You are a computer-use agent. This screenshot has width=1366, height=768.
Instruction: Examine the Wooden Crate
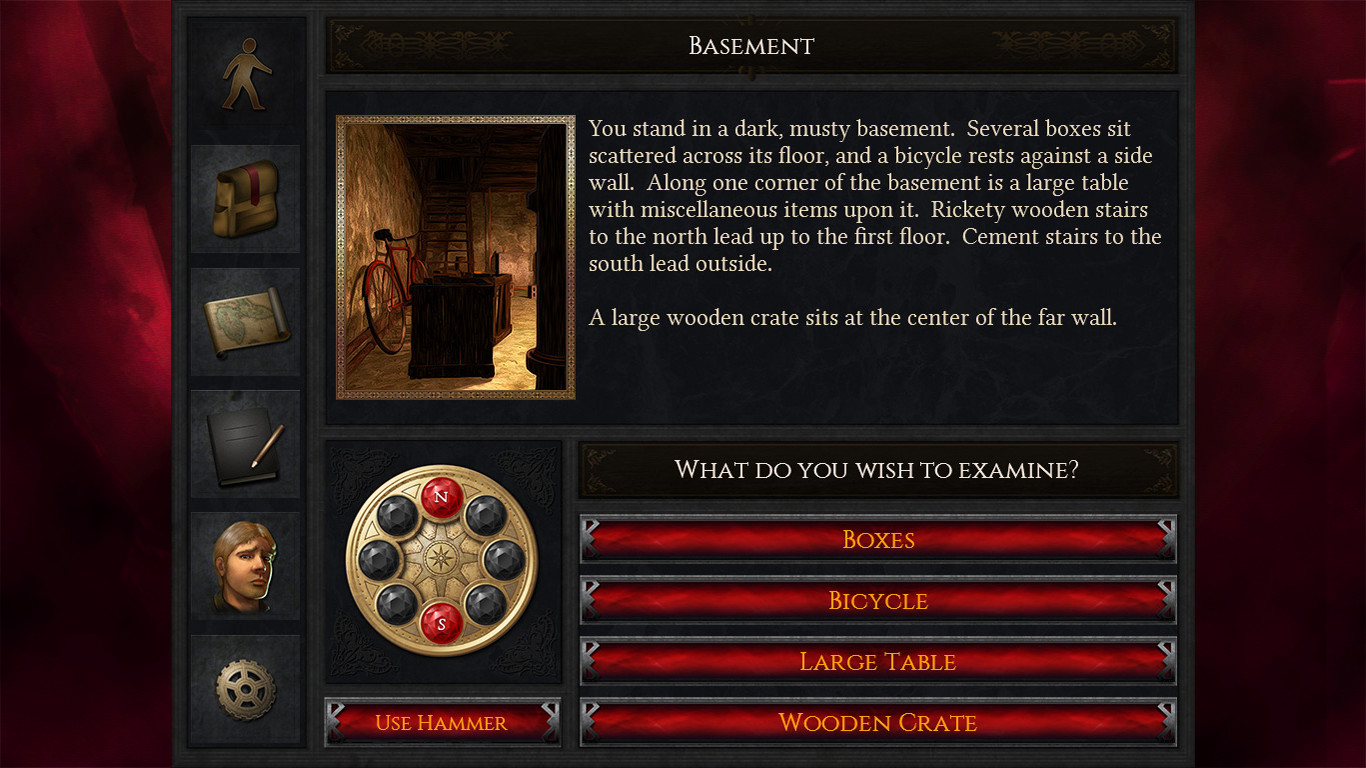tap(878, 722)
